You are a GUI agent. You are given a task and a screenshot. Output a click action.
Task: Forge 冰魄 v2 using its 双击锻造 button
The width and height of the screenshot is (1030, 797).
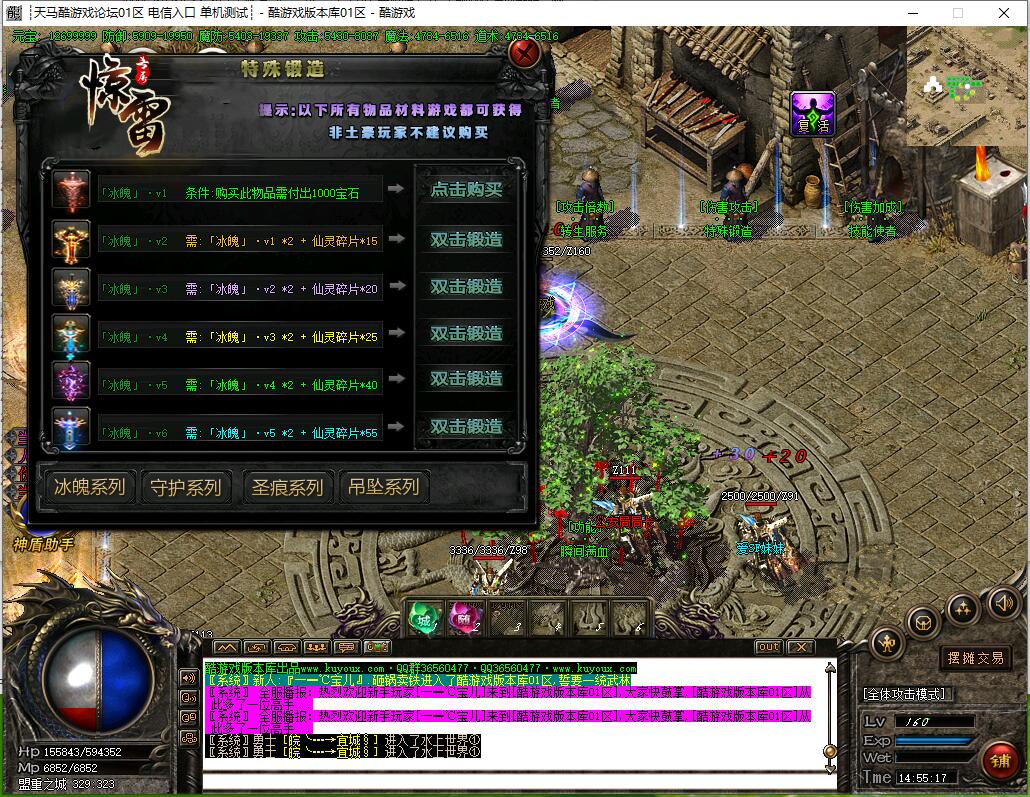466,240
